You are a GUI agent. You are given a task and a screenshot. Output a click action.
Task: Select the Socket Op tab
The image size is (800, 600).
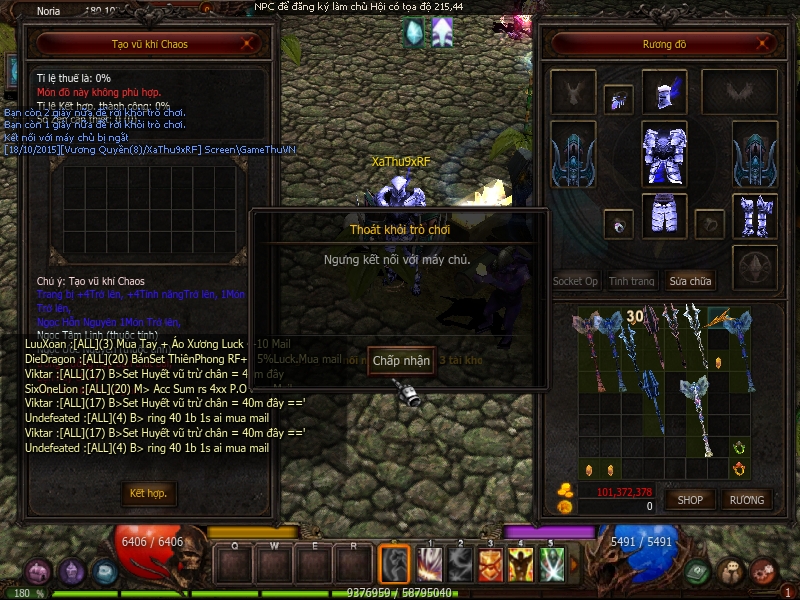(x=575, y=281)
